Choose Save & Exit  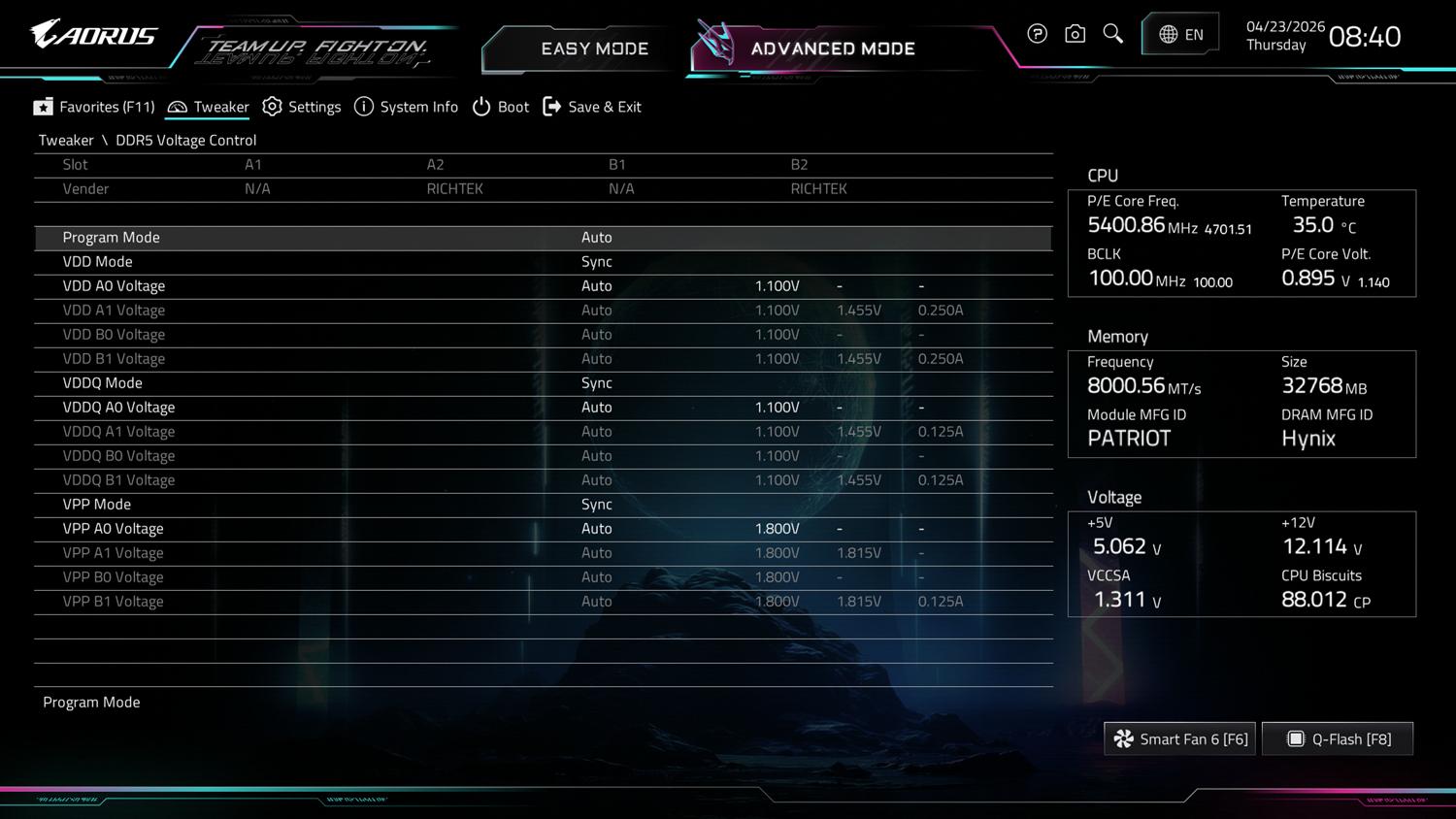coord(592,107)
